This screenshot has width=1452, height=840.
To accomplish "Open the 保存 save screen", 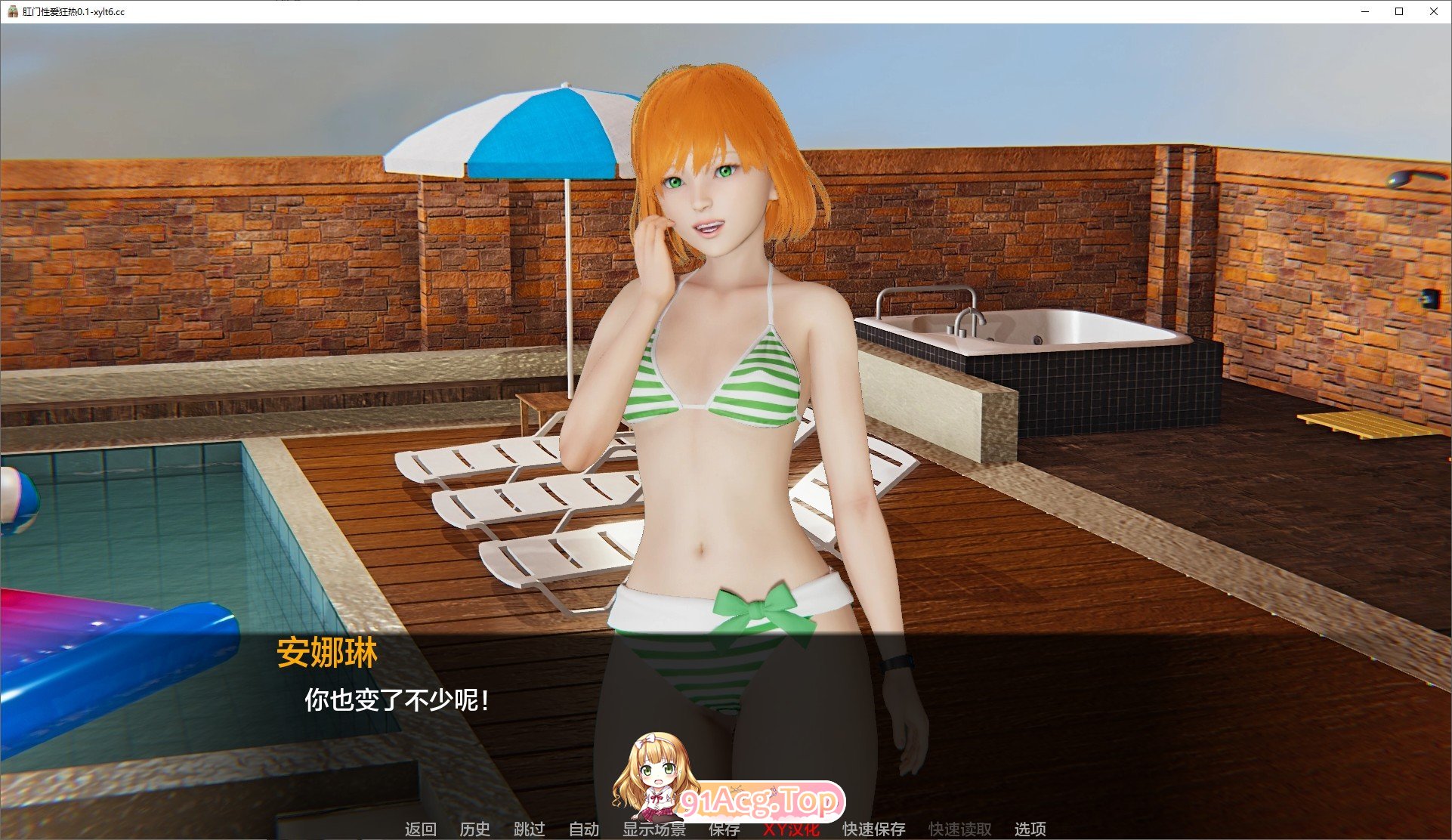I will (721, 829).
